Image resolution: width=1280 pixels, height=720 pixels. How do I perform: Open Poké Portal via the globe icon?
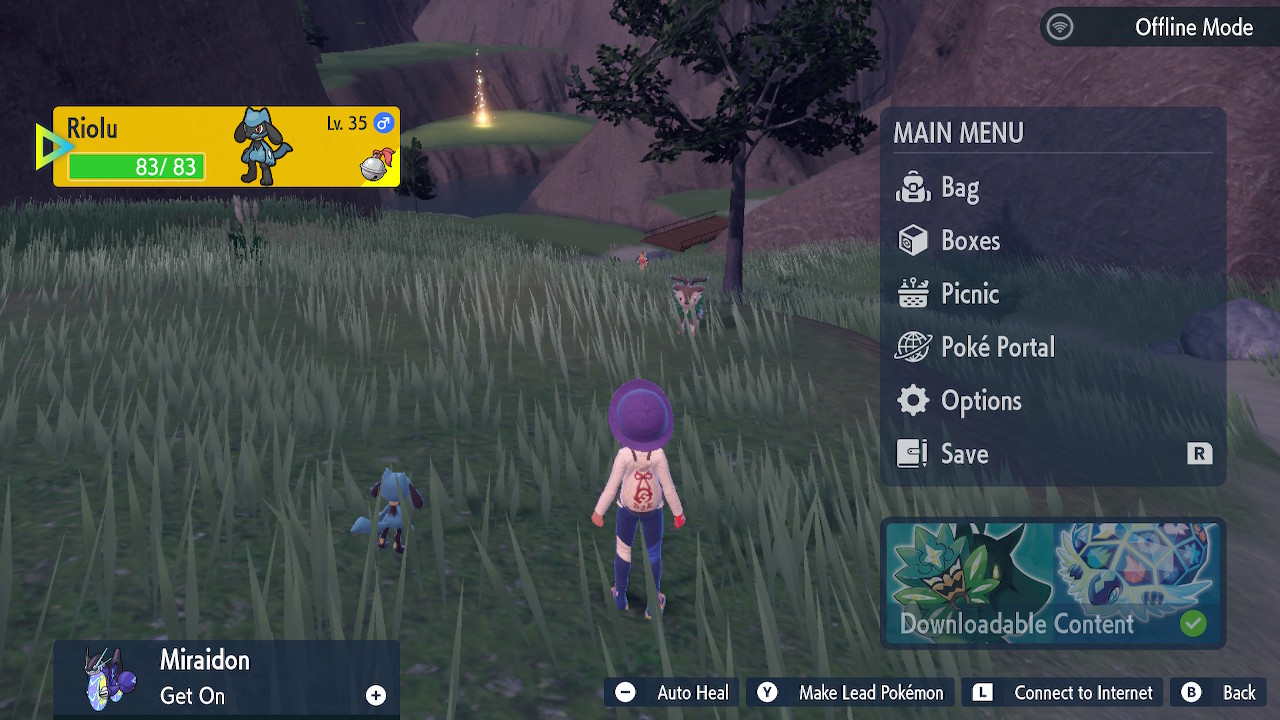pos(911,346)
